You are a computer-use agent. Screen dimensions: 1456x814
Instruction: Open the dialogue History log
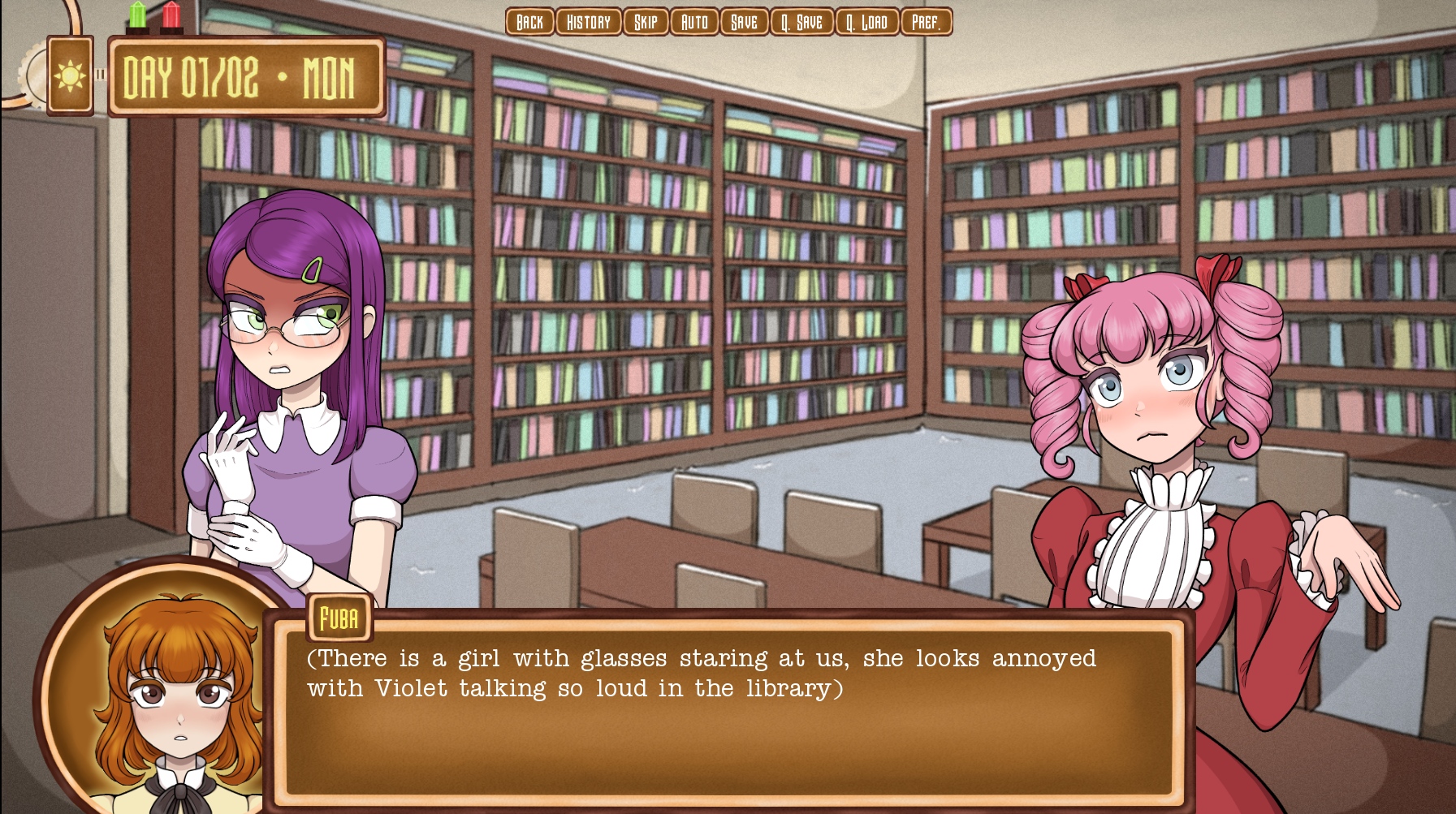coord(589,22)
